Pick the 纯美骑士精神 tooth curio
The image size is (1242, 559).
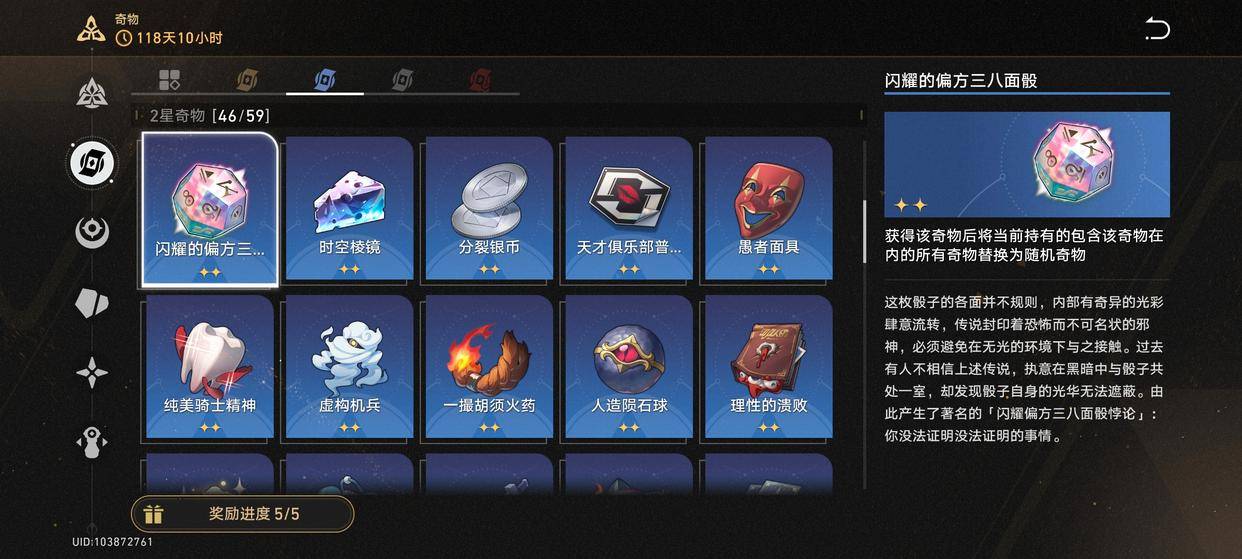click(209, 367)
